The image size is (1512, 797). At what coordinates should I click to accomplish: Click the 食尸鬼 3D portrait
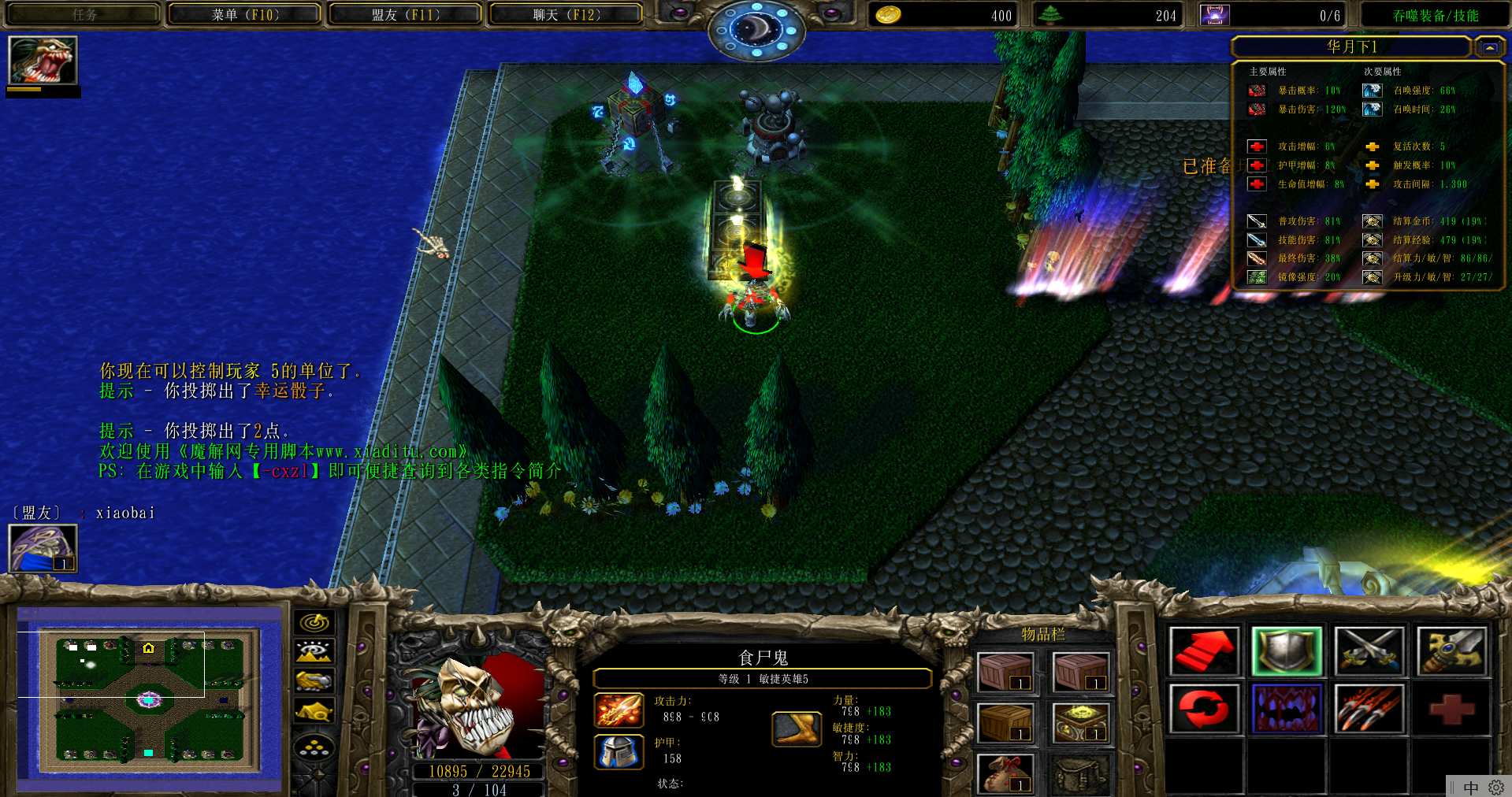477,706
